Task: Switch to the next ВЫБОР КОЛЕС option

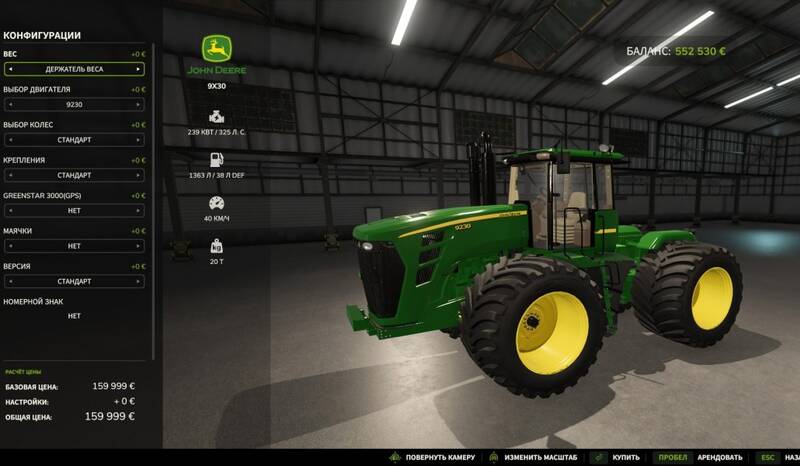Action: (x=140, y=140)
